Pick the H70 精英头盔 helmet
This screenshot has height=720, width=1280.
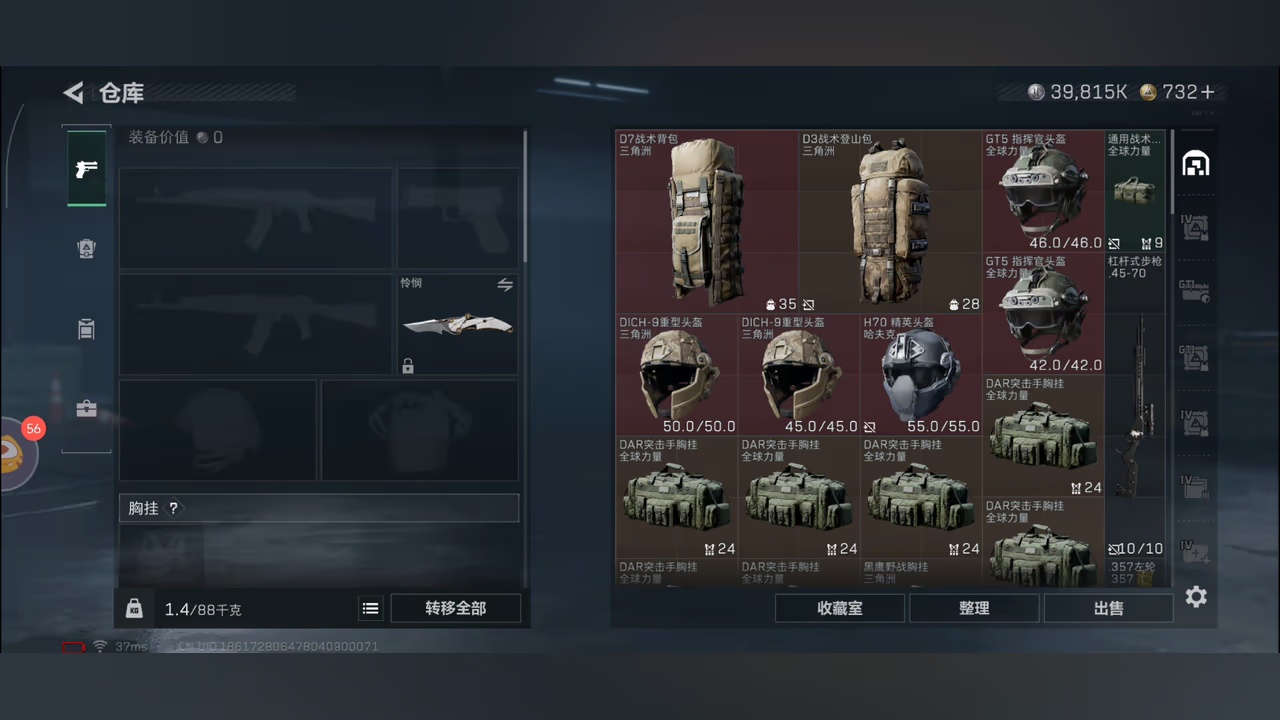coord(920,375)
